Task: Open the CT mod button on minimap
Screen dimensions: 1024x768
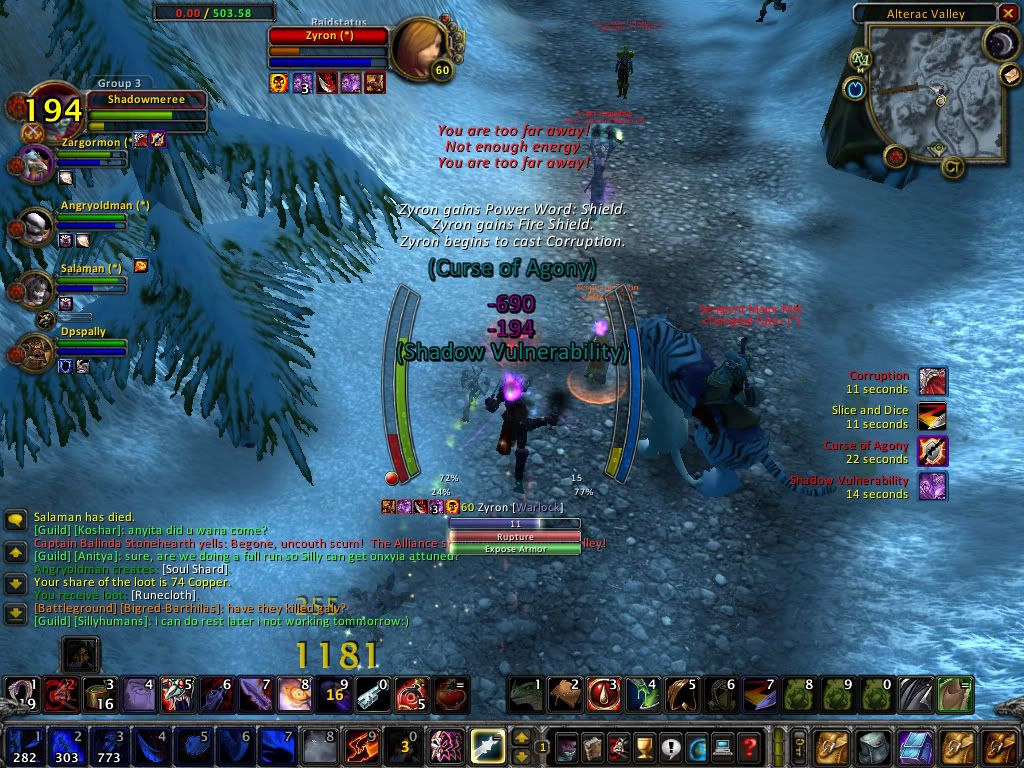Action: pyautogui.click(x=953, y=168)
